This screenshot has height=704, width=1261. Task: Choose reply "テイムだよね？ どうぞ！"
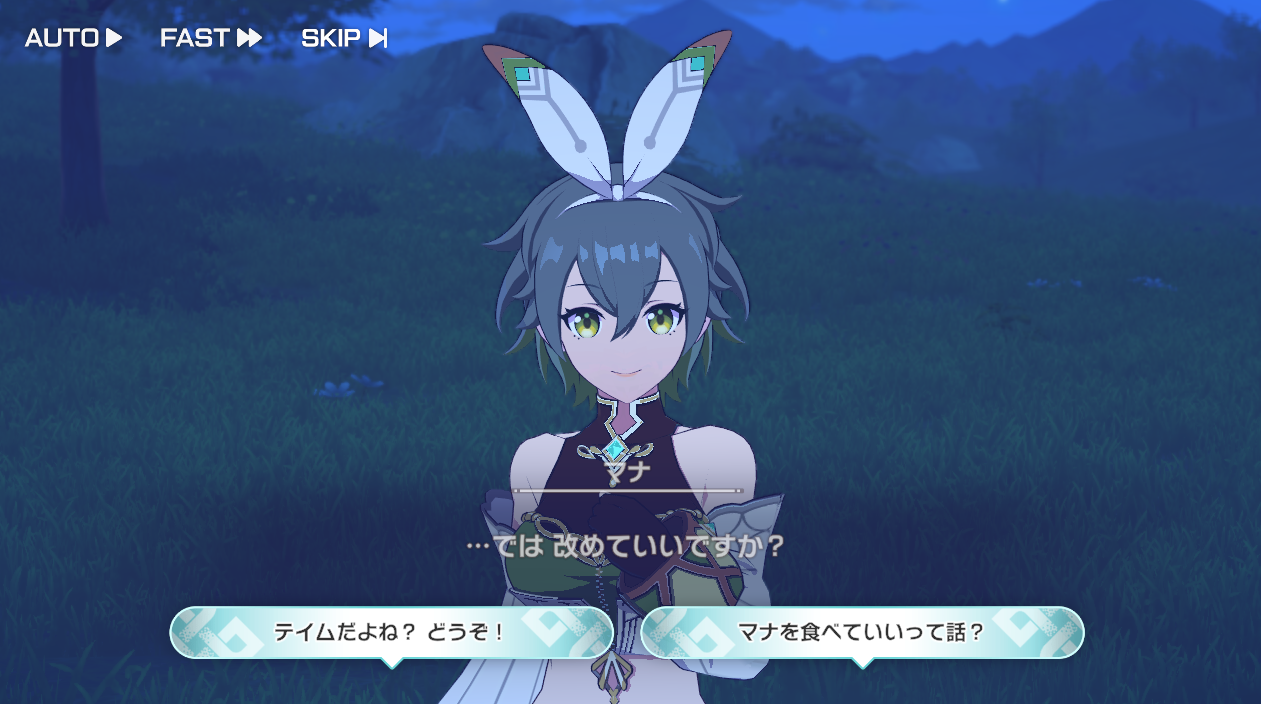point(391,632)
